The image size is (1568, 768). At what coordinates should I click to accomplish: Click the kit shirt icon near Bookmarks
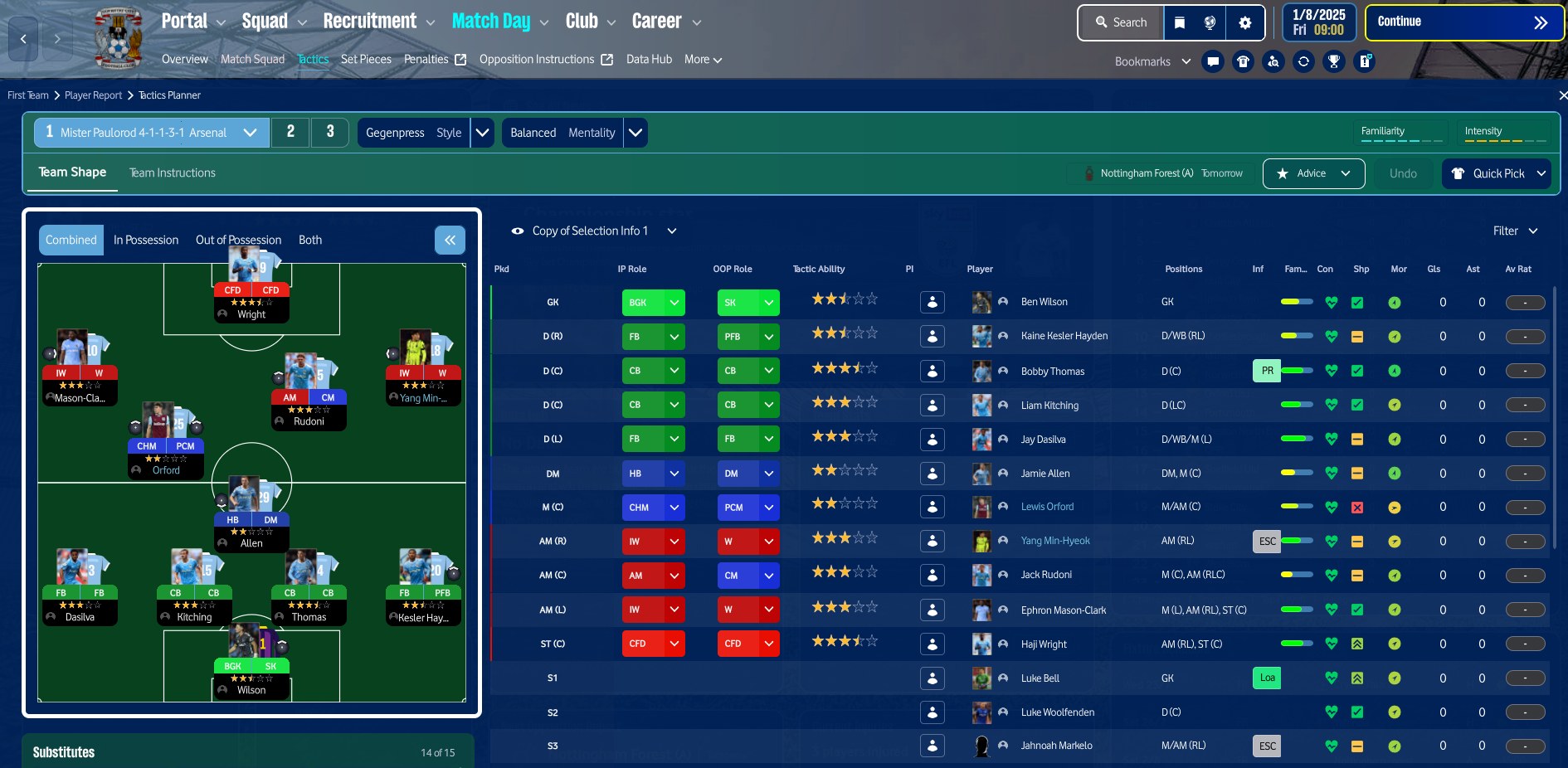[x=1243, y=61]
